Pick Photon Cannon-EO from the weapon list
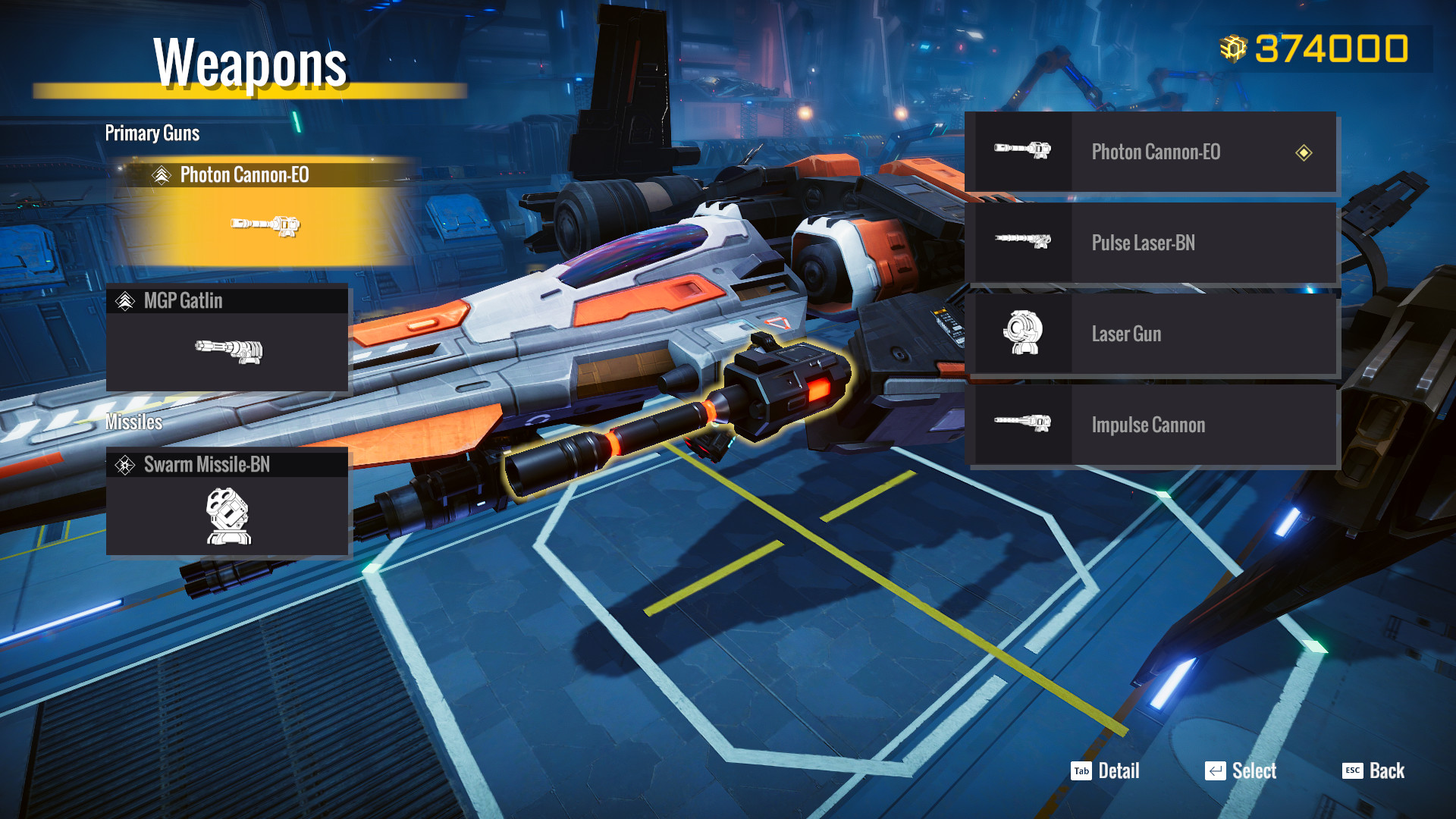Screen dimensions: 1456x819 tap(1150, 152)
